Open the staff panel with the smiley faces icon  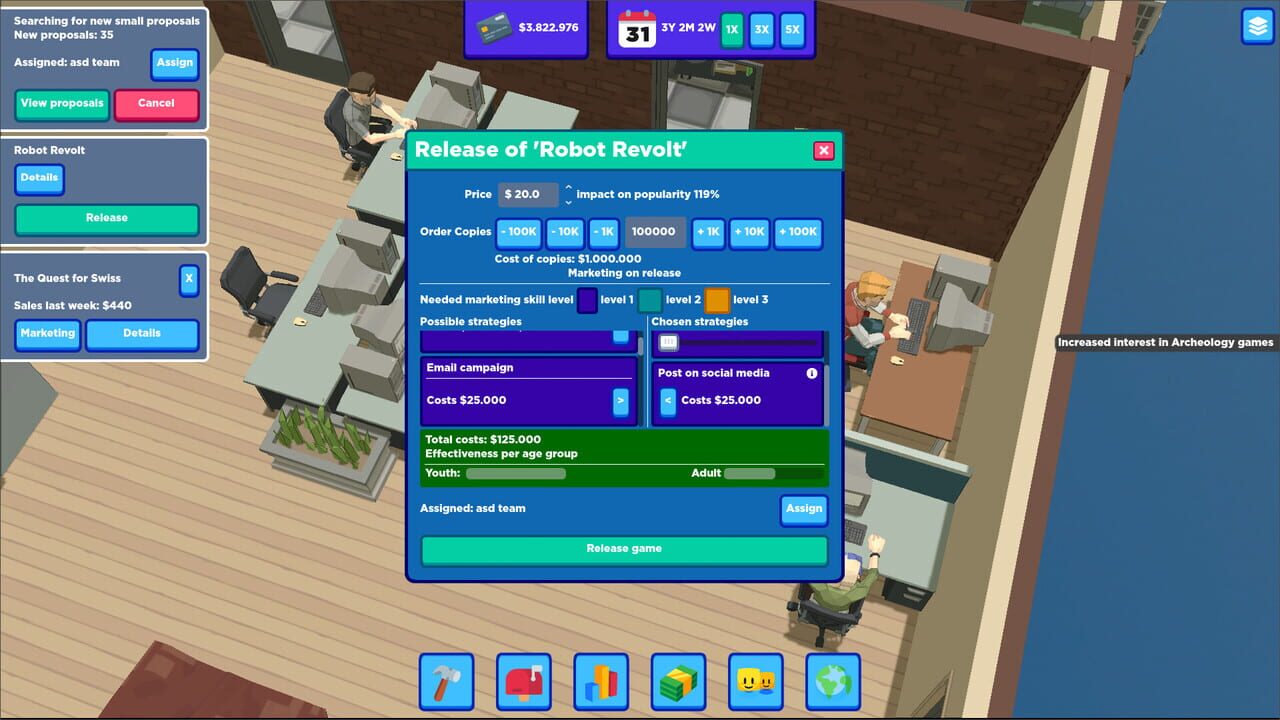[756, 682]
